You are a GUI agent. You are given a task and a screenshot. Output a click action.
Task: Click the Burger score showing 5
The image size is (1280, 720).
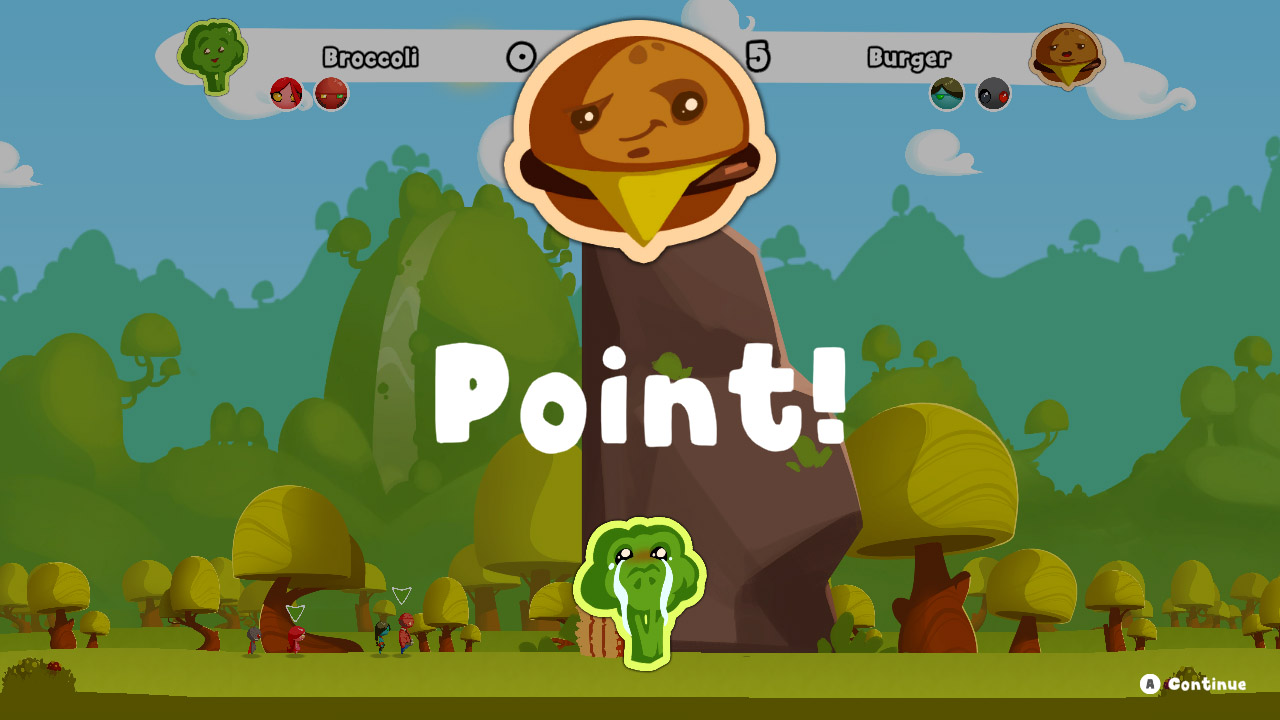click(x=758, y=58)
